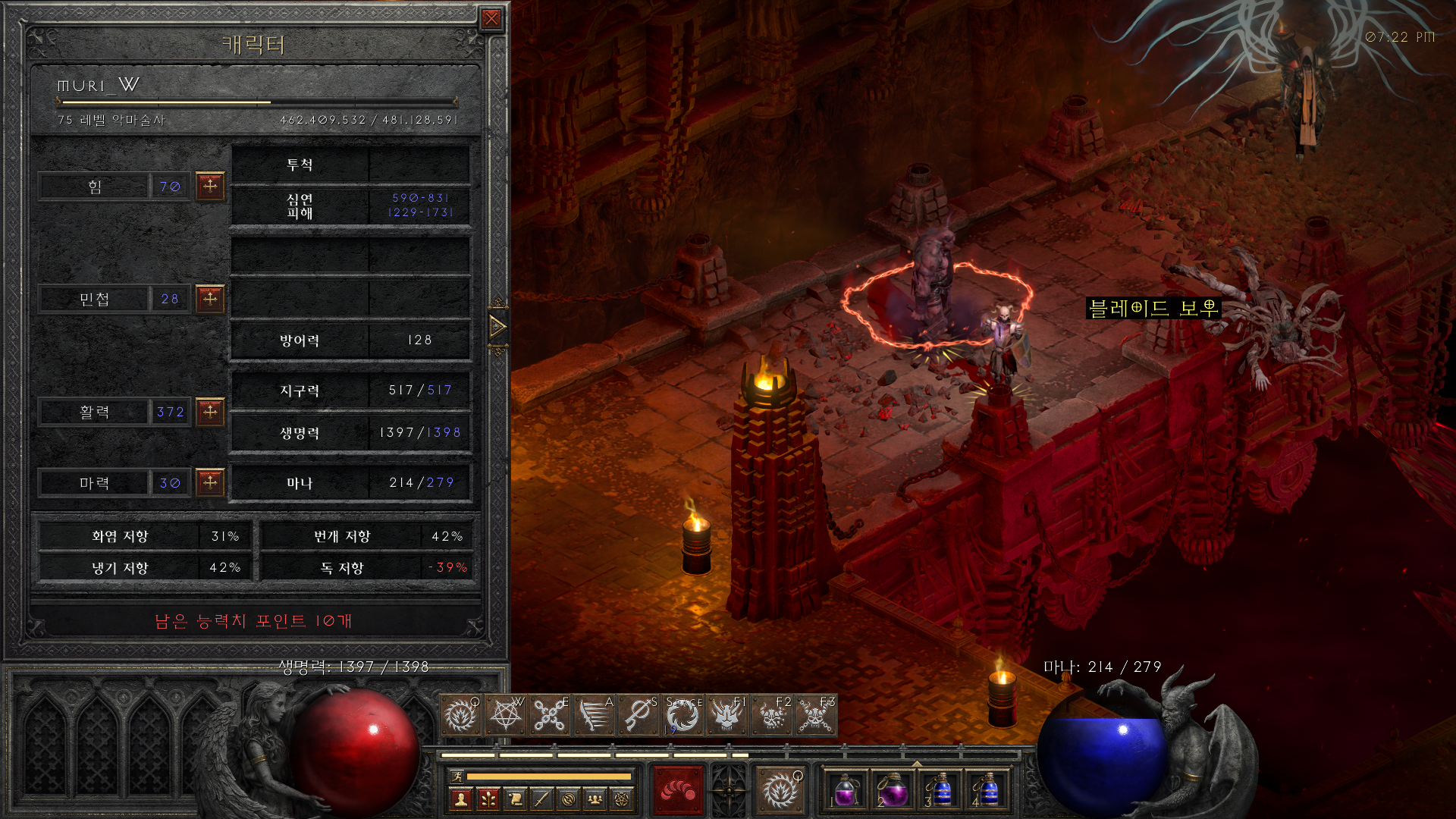Drink the blue mana potion in slot 3

[940, 791]
